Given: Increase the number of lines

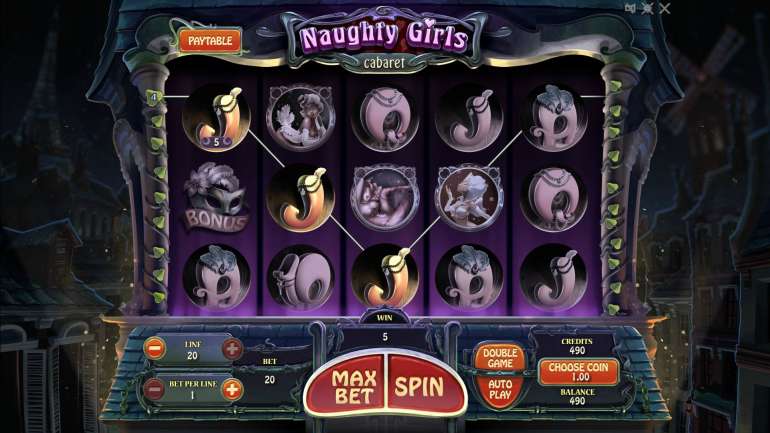Looking at the screenshot, I should click(x=232, y=349).
